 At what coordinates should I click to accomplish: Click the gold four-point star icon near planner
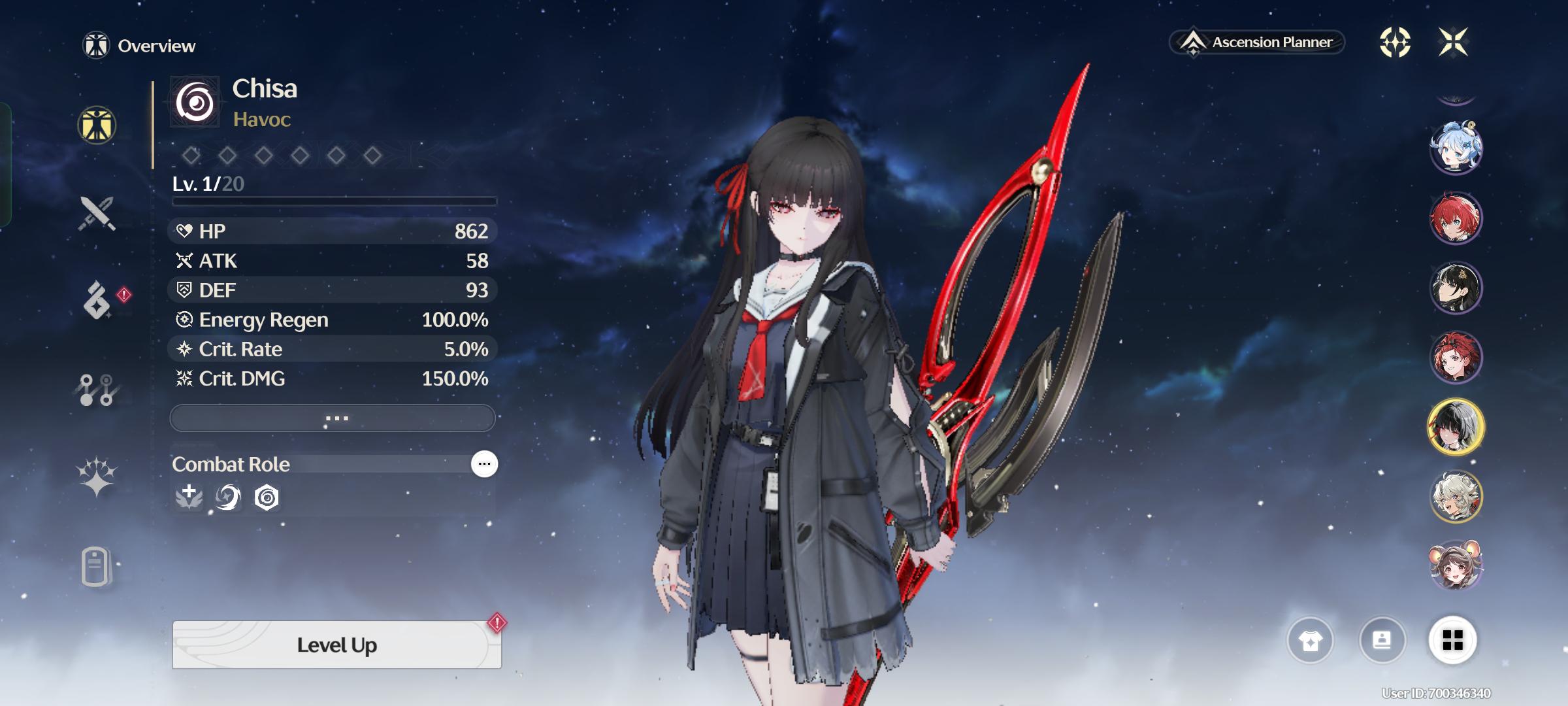[x=1395, y=42]
